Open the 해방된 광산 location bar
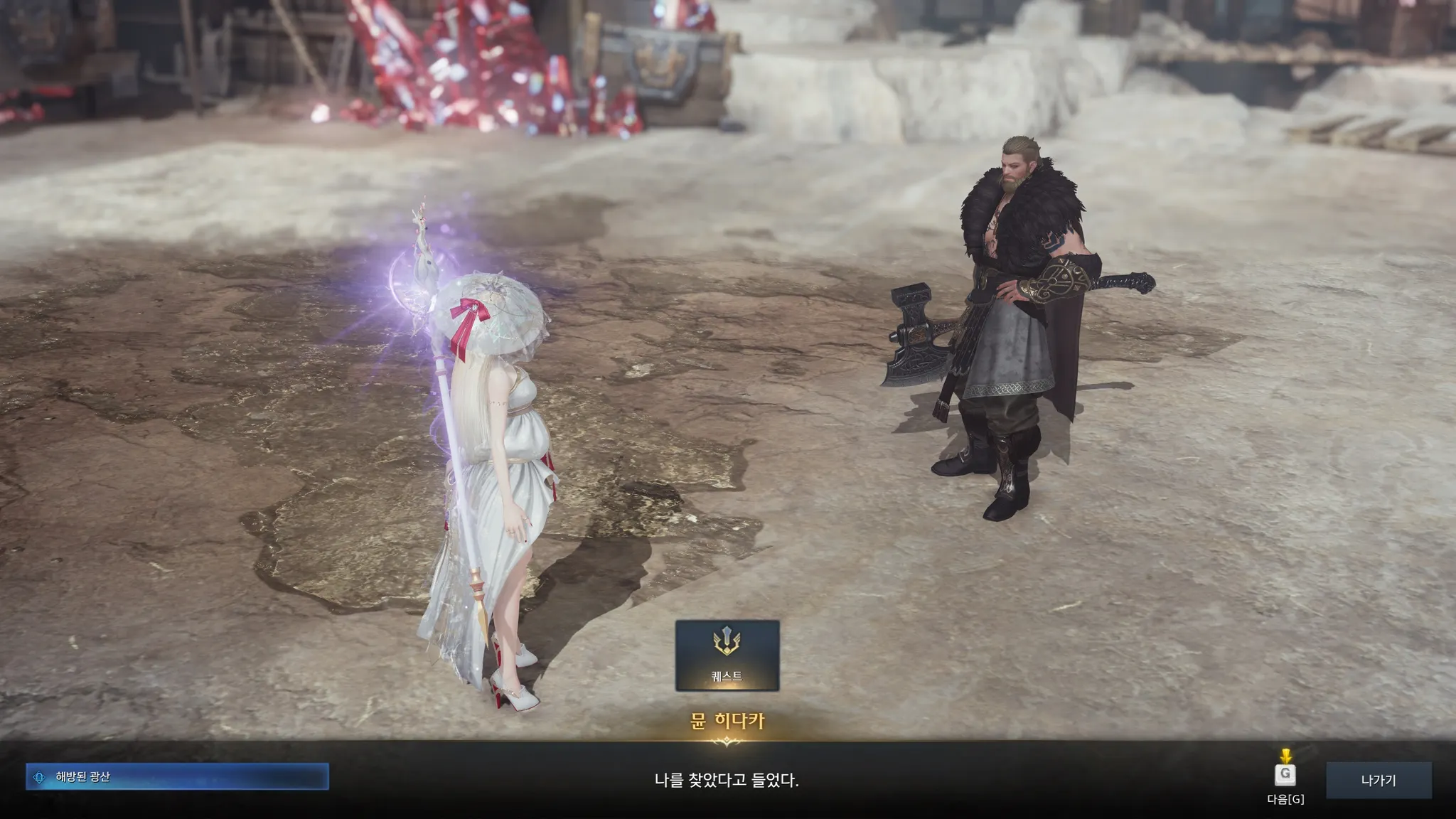The image size is (1456, 819). point(177,777)
